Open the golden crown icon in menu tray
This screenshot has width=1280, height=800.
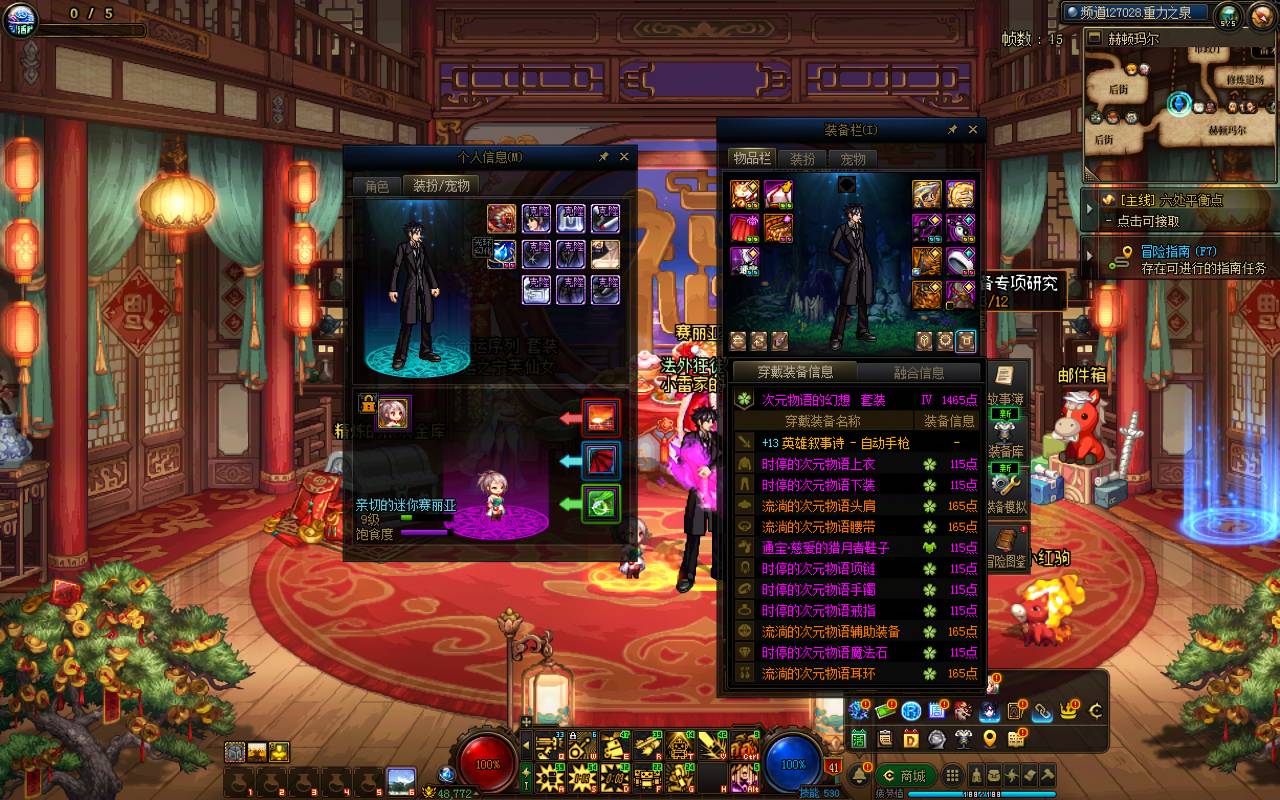coord(1069,711)
